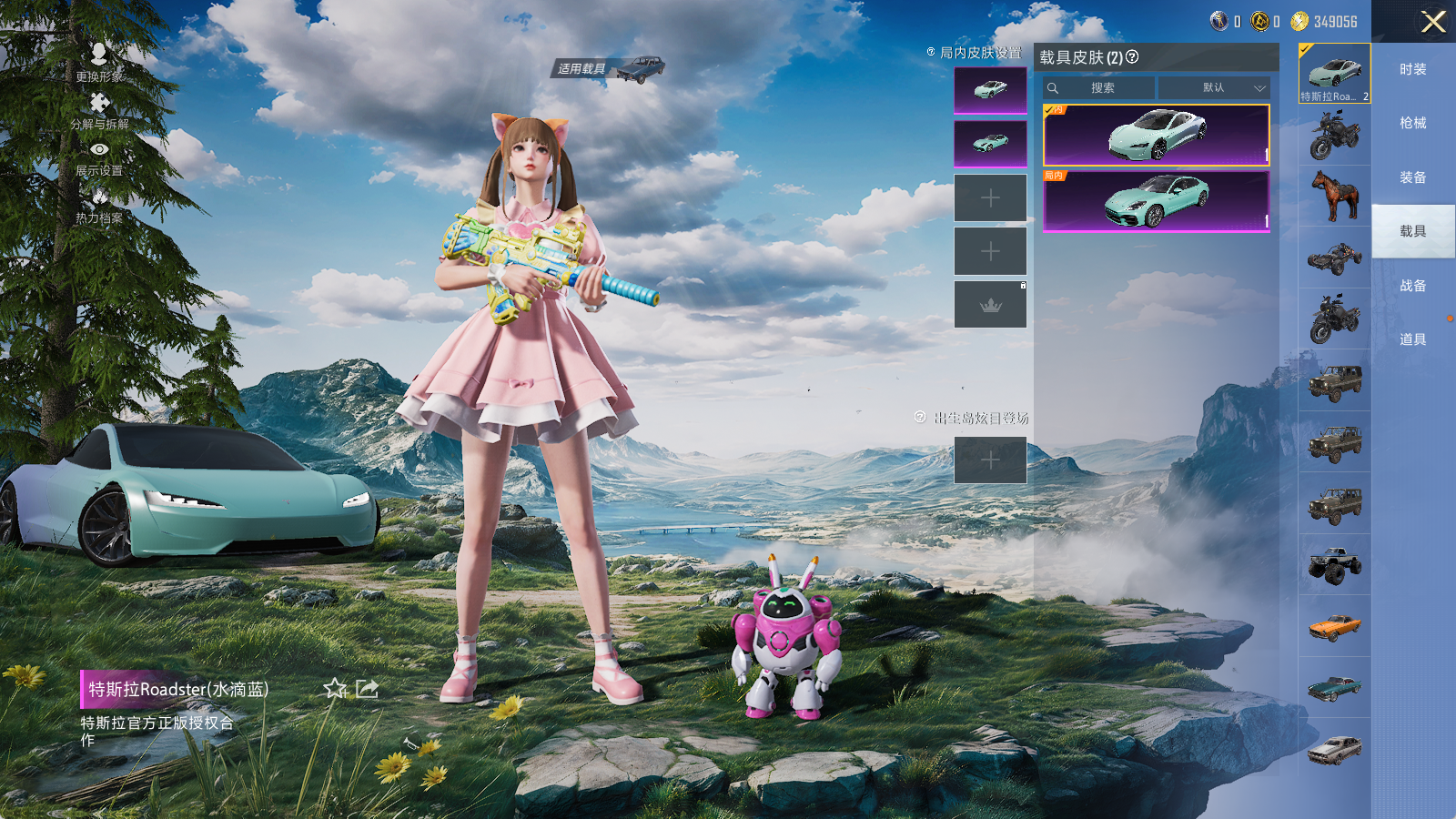The height and width of the screenshot is (819, 1456).
Task: Switch to the 时装 outfit tab
Action: (x=1412, y=69)
